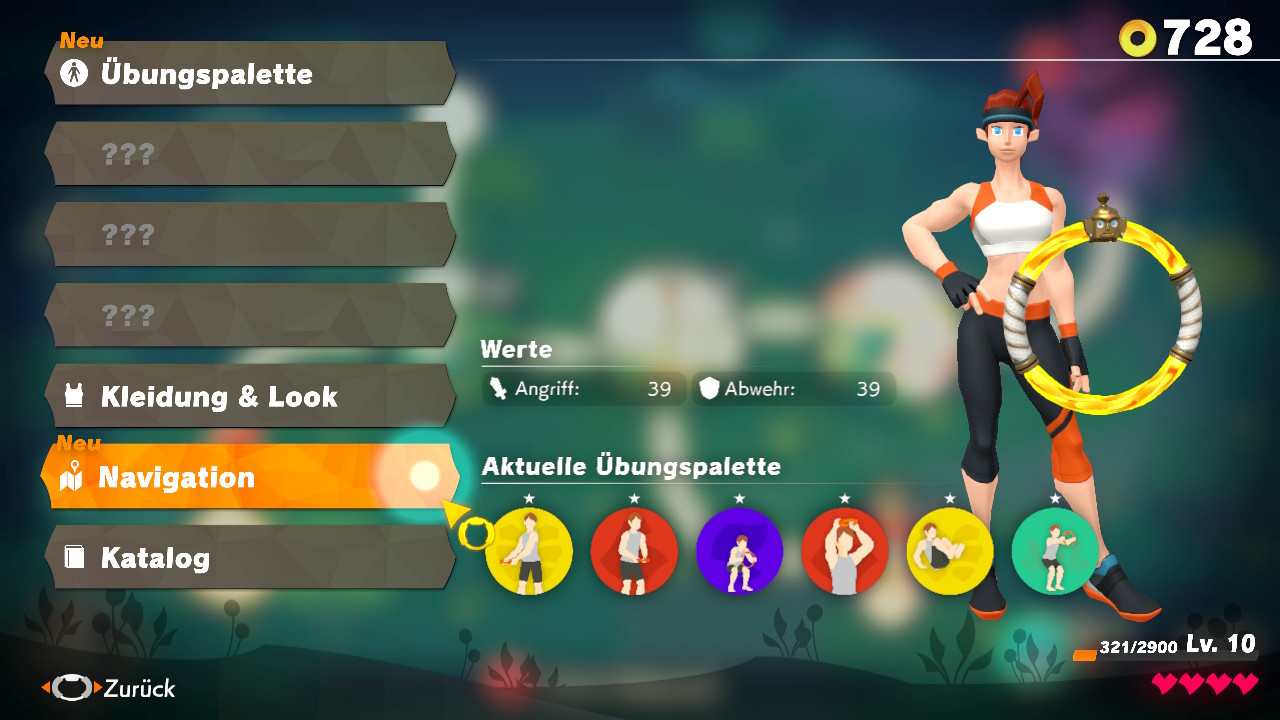
Task: Select the red overhead ring press exercise
Action: point(844,551)
